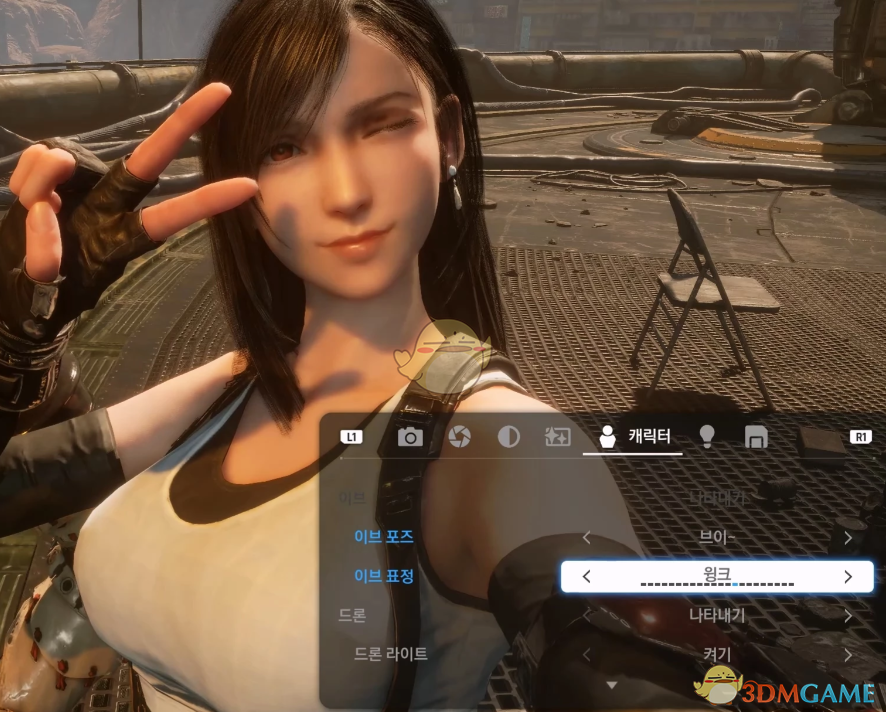This screenshot has width=886, height=712.
Task: Click the left arrow for 드론
Action: (587, 615)
